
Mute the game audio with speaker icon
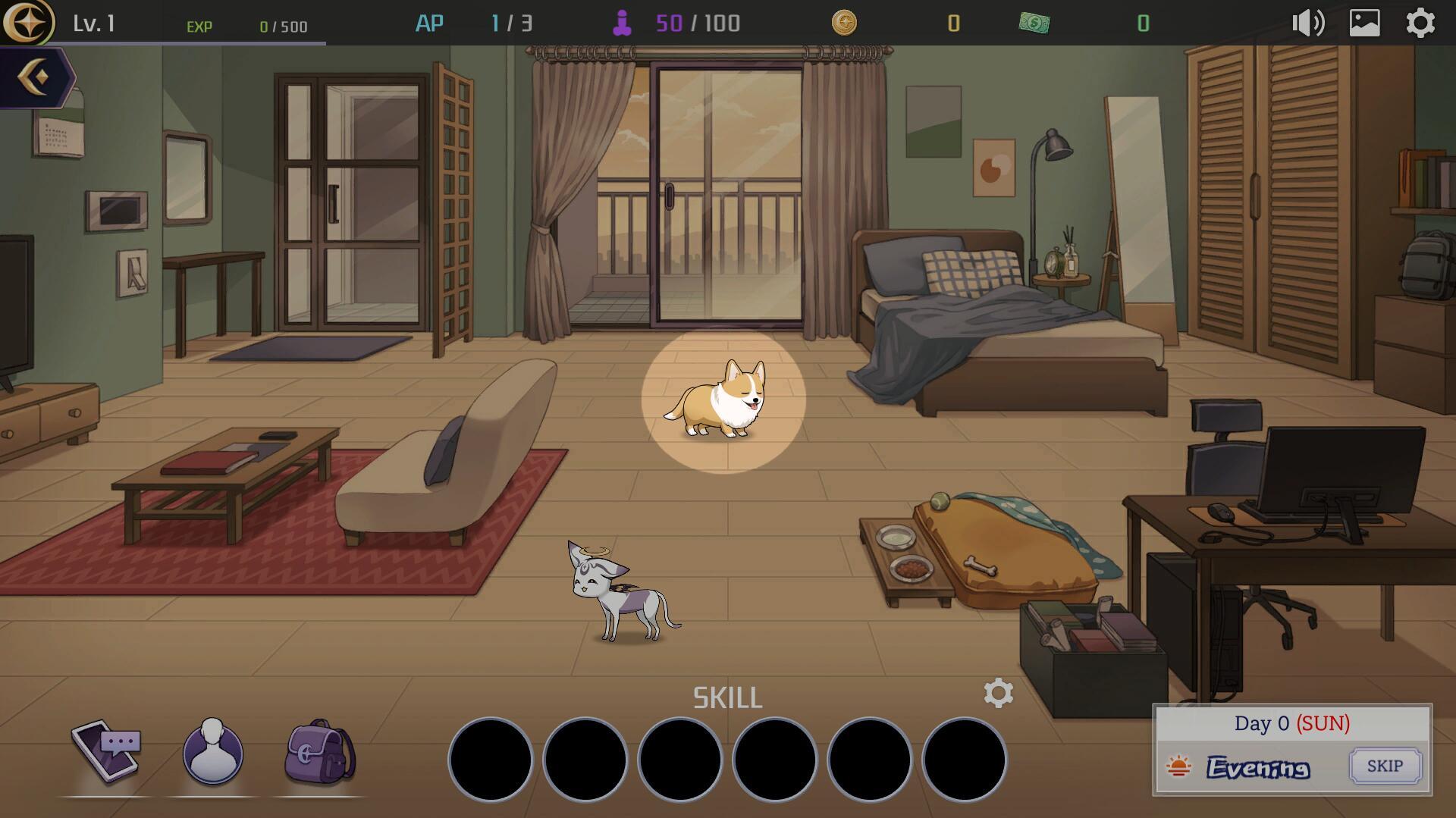click(1307, 23)
